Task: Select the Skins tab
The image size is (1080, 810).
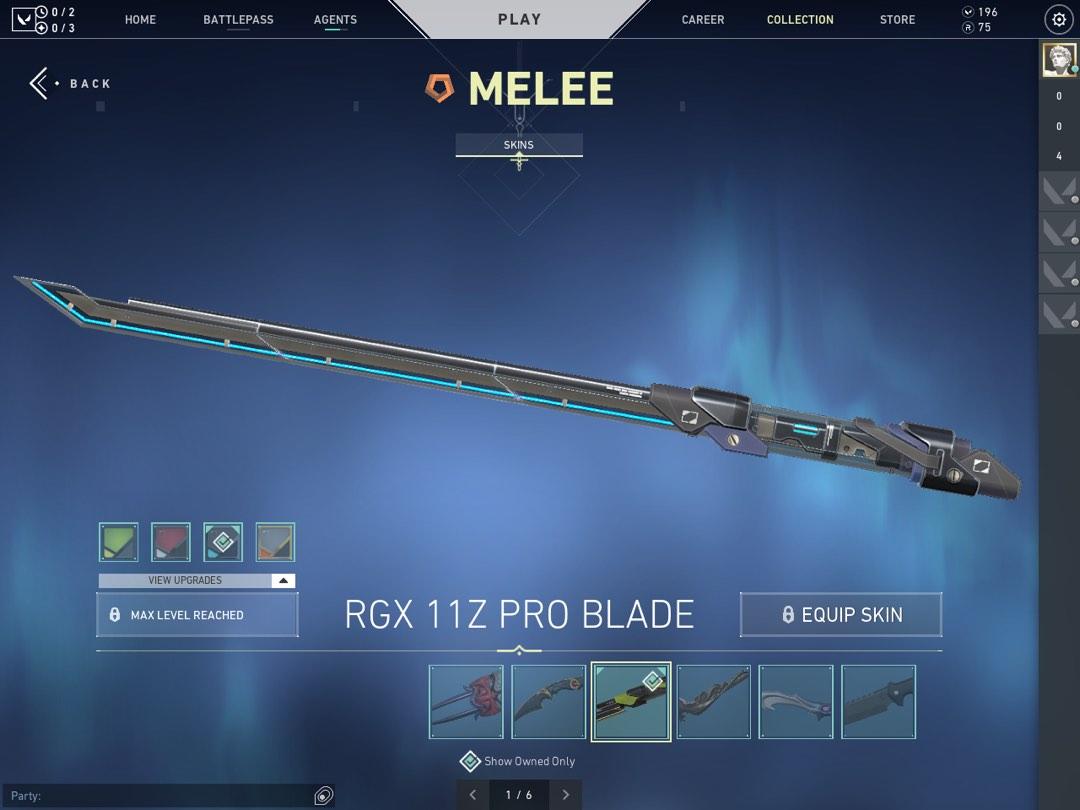Action: tap(519, 145)
